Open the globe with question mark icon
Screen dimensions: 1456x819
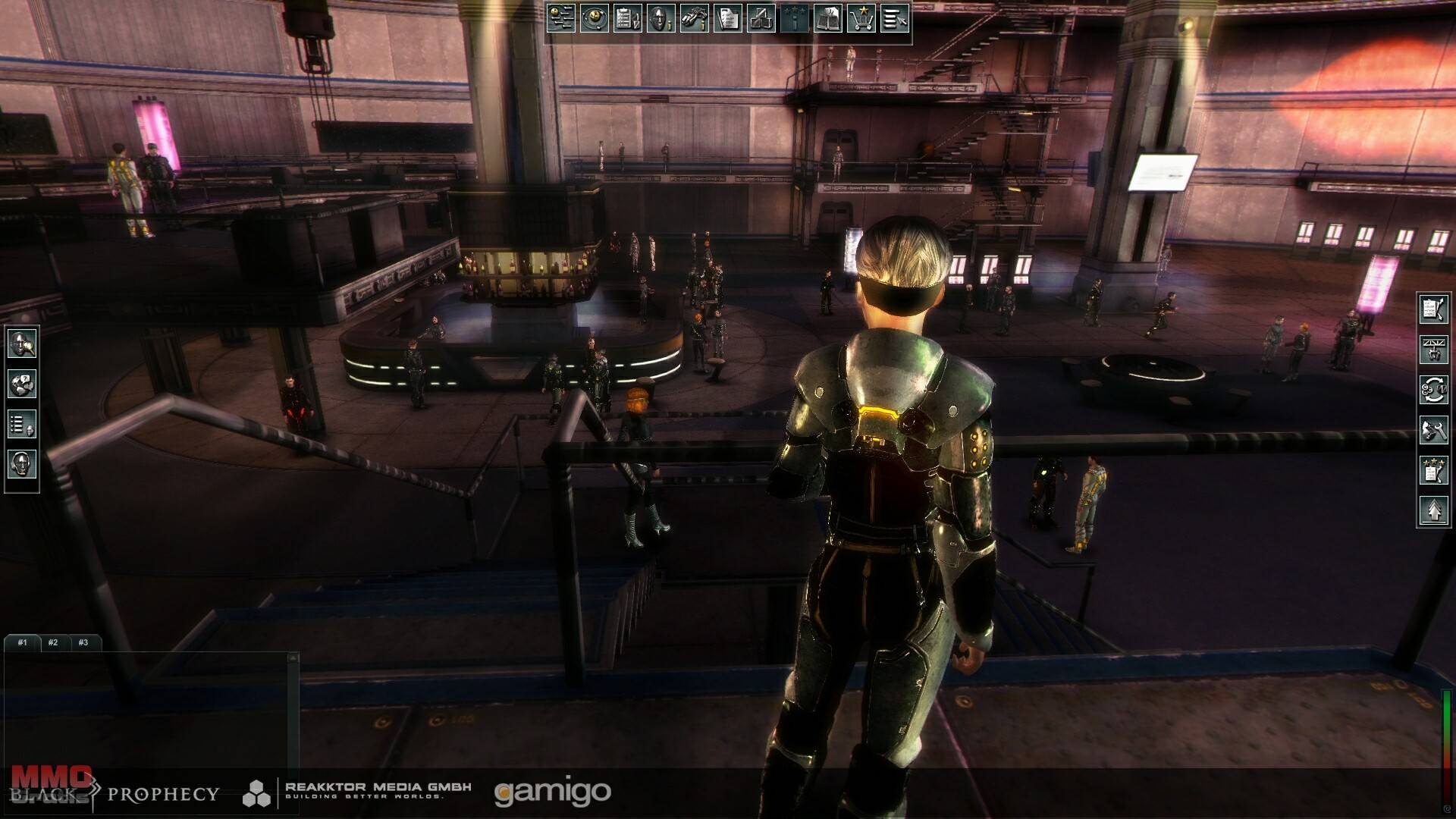pos(22,384)
